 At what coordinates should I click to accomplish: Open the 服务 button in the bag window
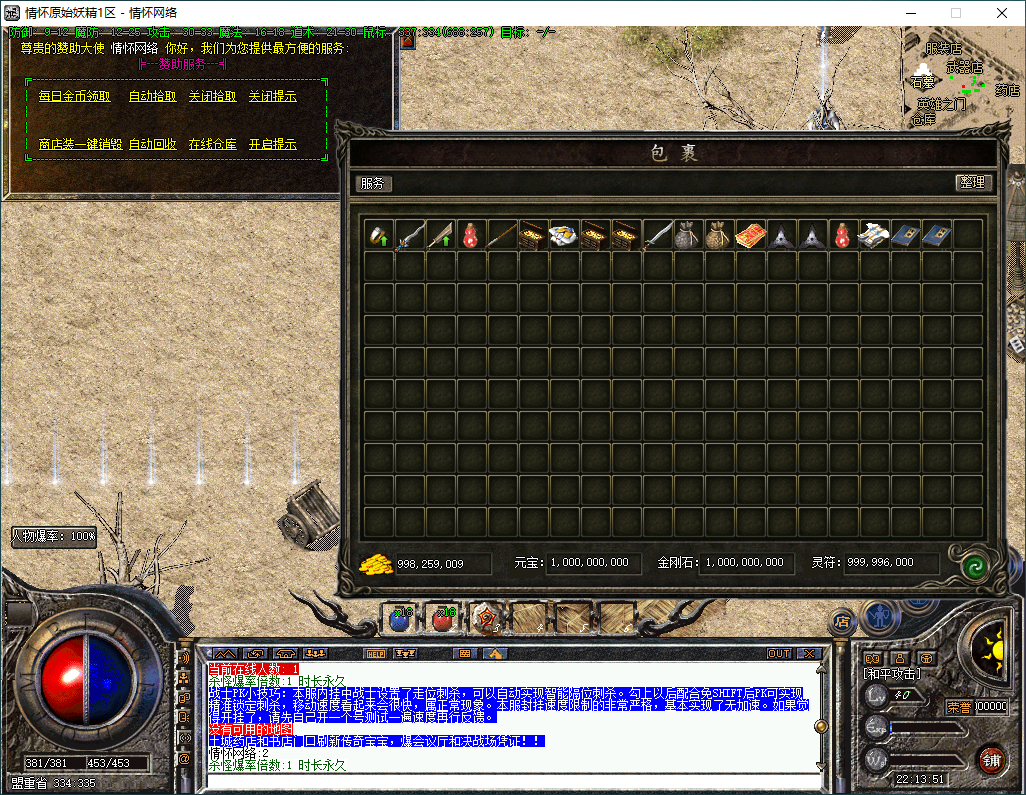pos(373,183)
